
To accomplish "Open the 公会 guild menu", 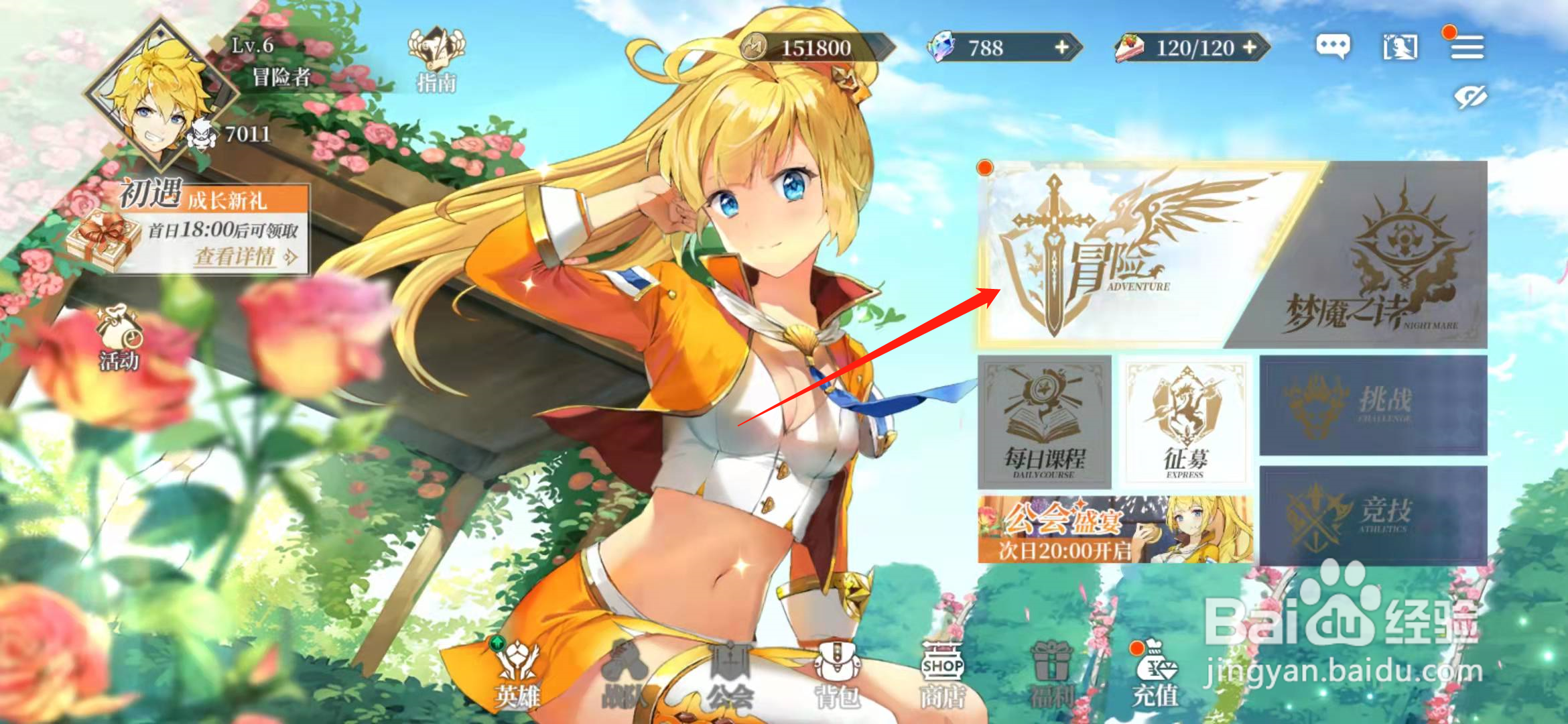I will (730, 674).
